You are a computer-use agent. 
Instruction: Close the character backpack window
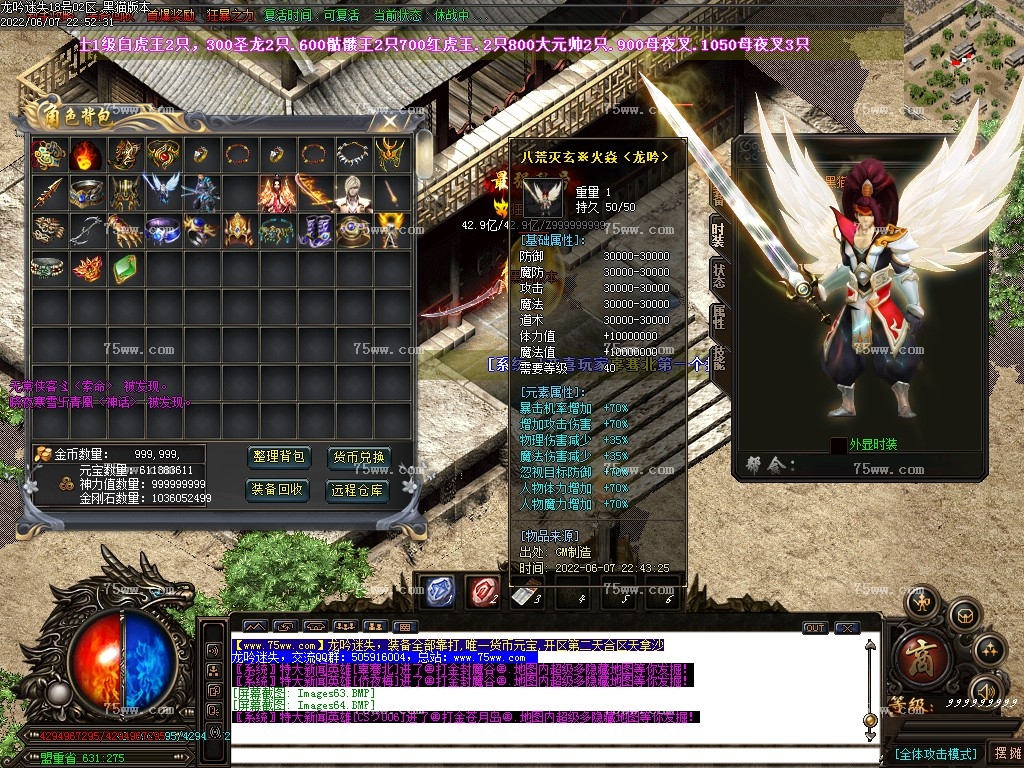point(389,122)
